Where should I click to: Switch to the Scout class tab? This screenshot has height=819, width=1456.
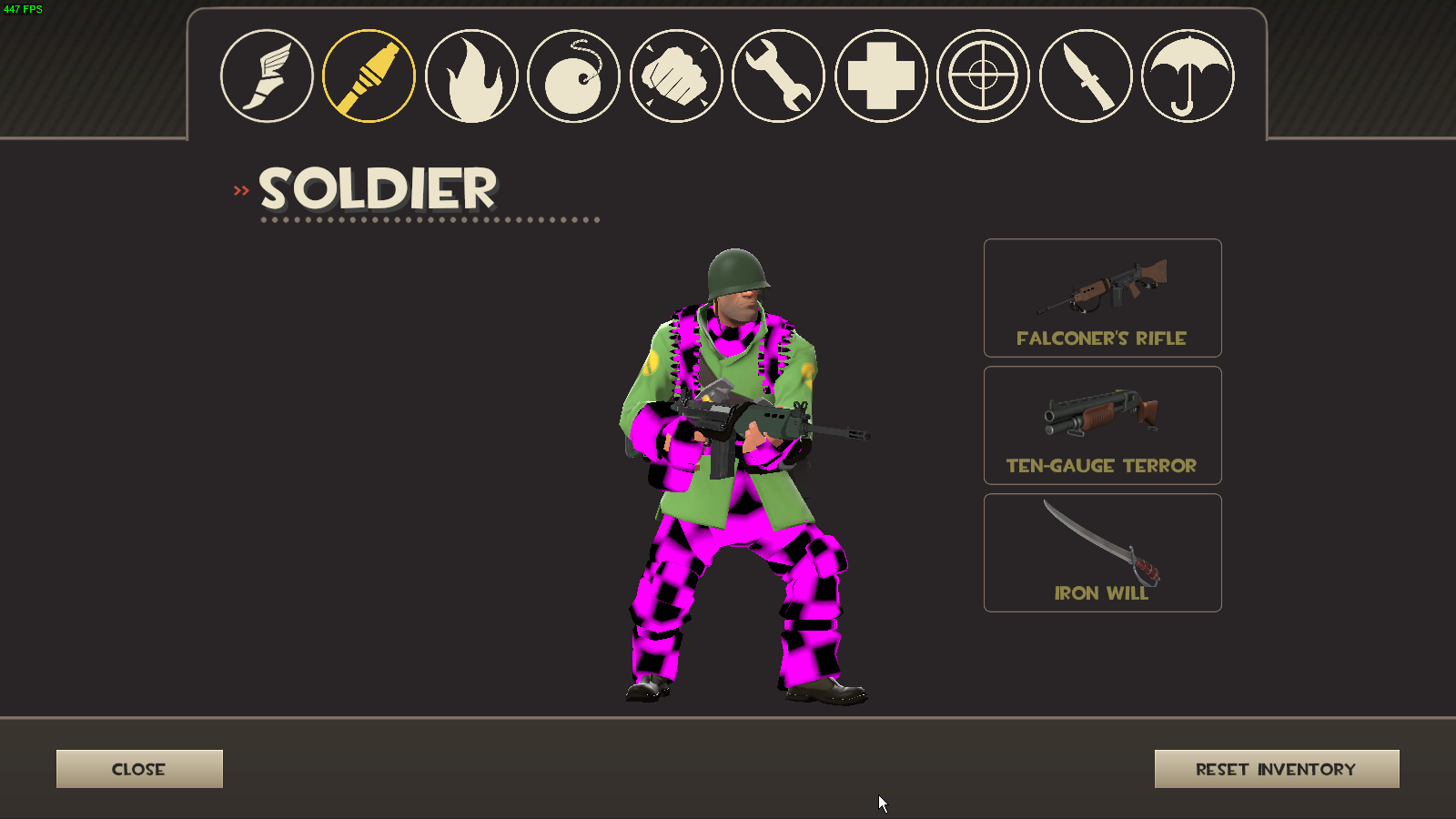(x=267, y=76)
